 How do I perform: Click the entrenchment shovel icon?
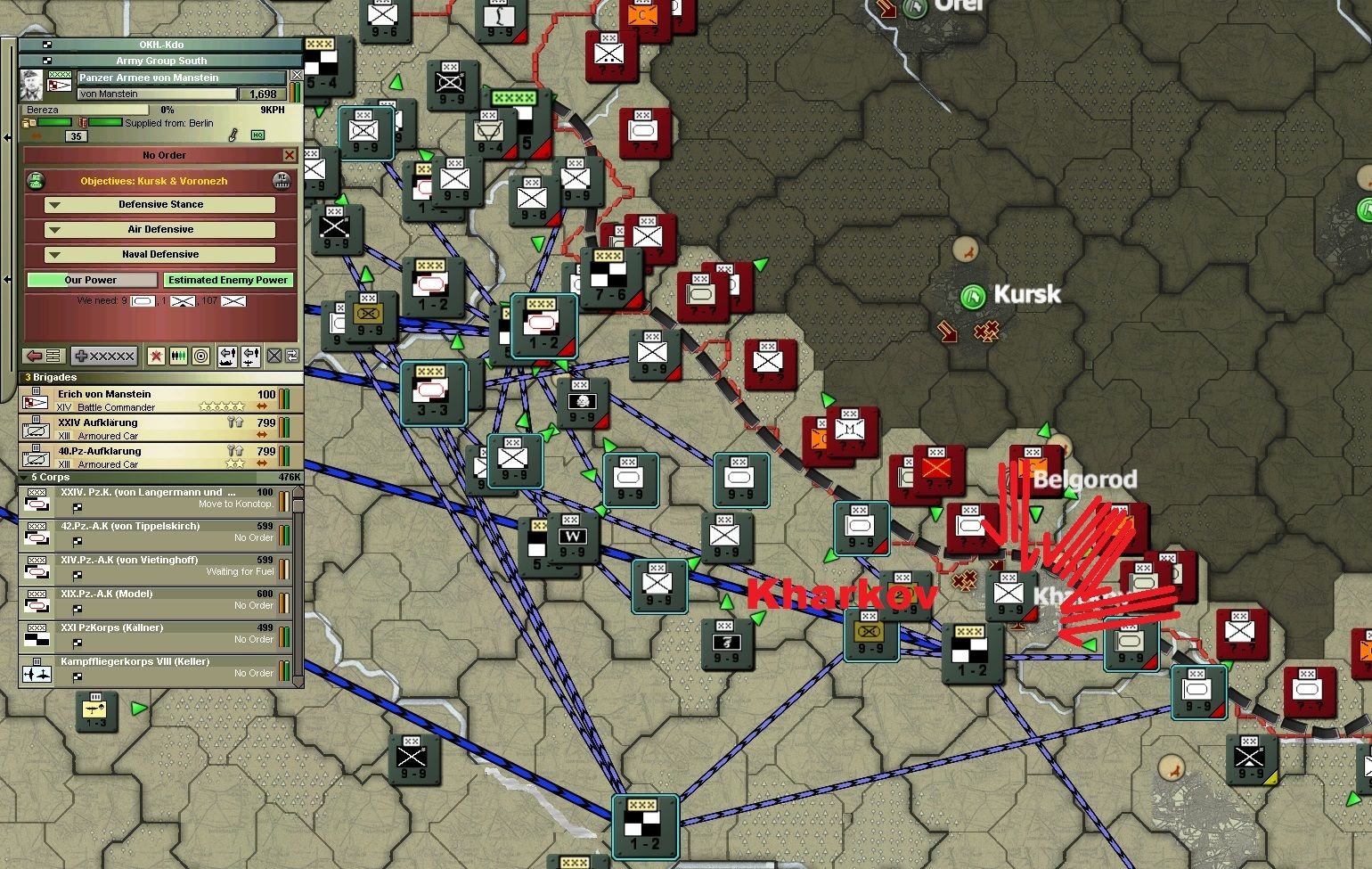[x=233, y=135]
